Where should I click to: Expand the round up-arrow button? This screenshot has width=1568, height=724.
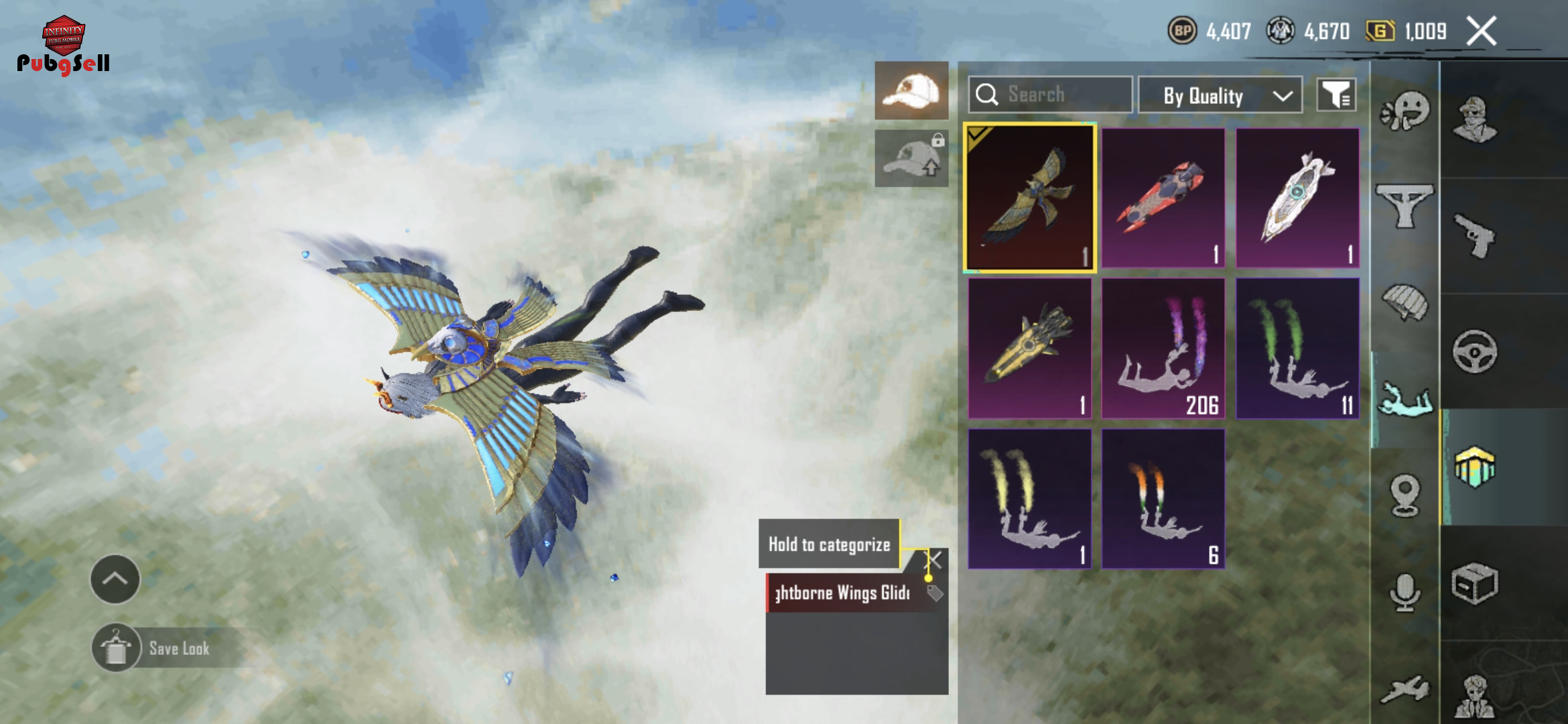[115, 579]
